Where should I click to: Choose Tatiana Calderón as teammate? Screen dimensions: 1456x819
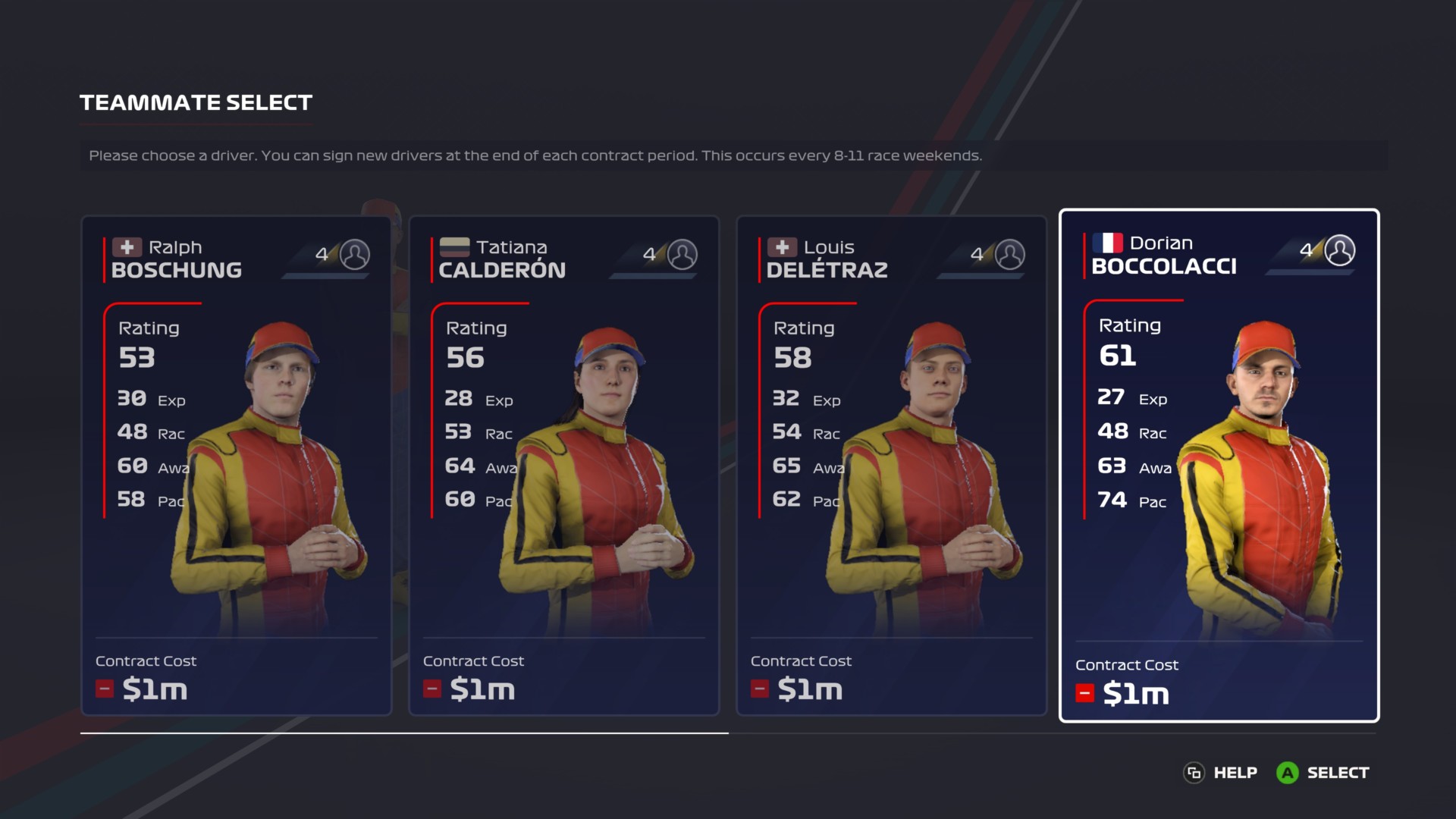point(563,466)
